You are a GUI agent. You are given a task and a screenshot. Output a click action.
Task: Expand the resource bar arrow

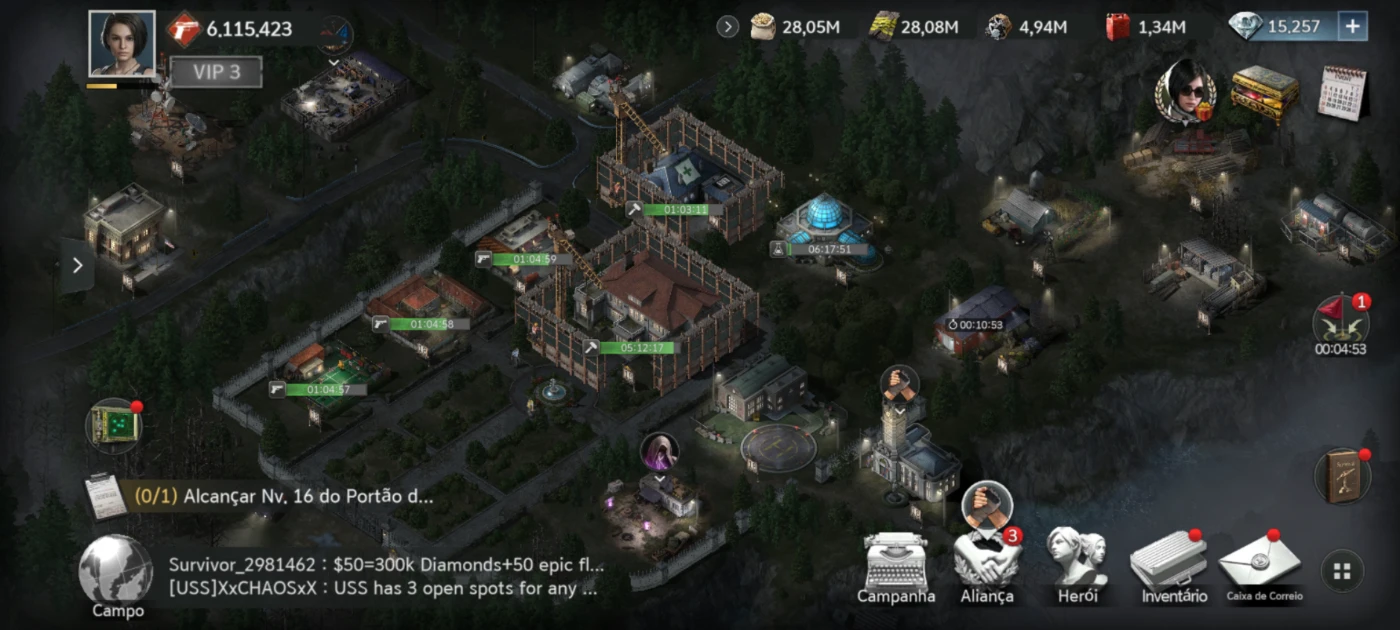[x=727, y=27]
